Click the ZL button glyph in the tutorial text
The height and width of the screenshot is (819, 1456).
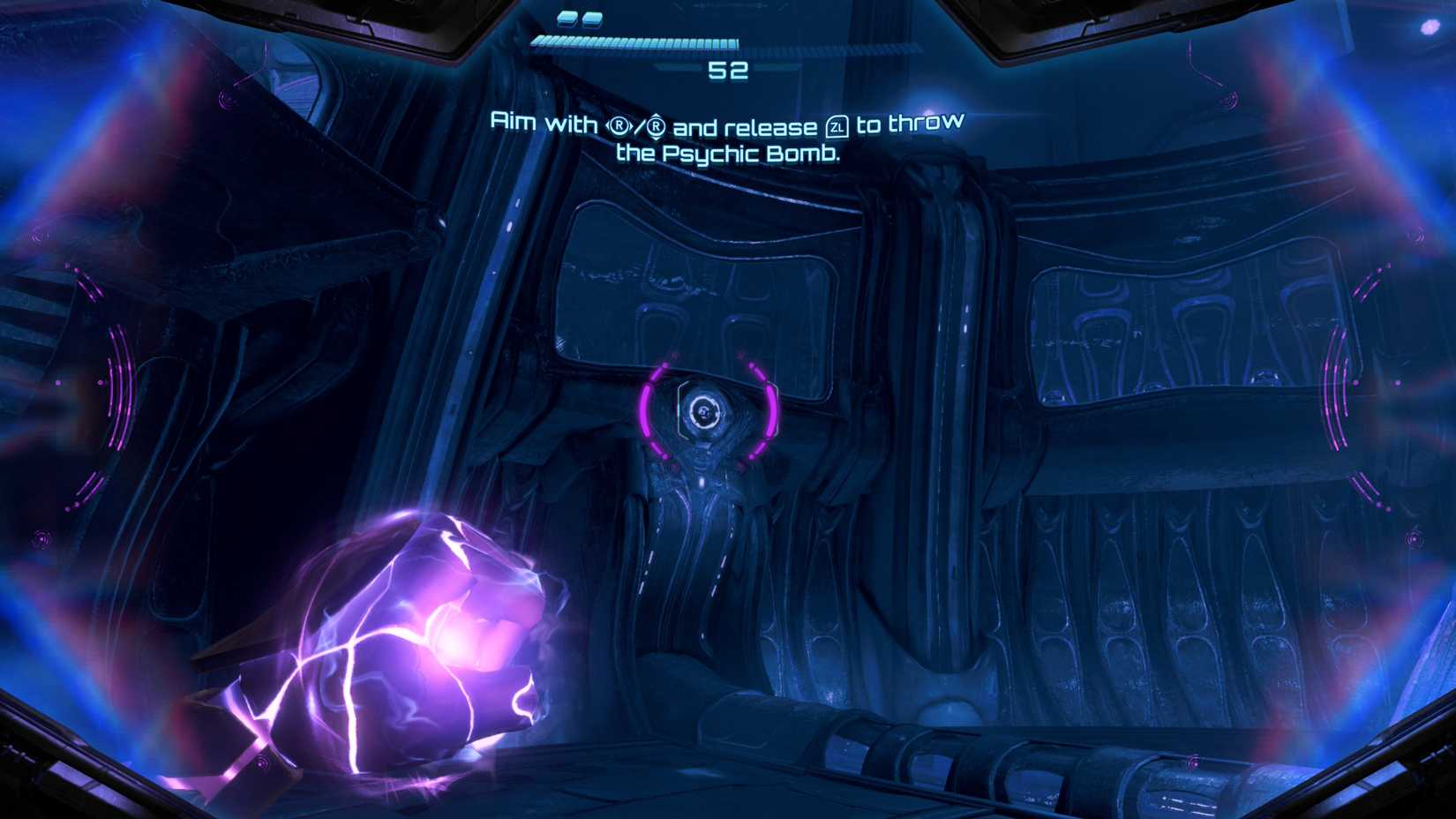pyautogui.click(x=836, y=126)
